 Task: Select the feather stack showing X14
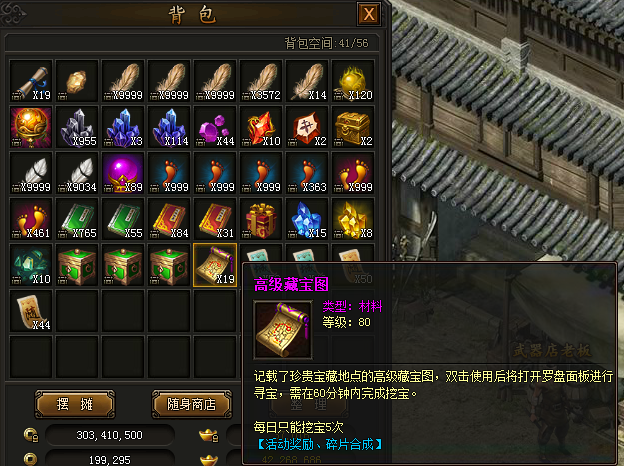click(x=307, y=80)
